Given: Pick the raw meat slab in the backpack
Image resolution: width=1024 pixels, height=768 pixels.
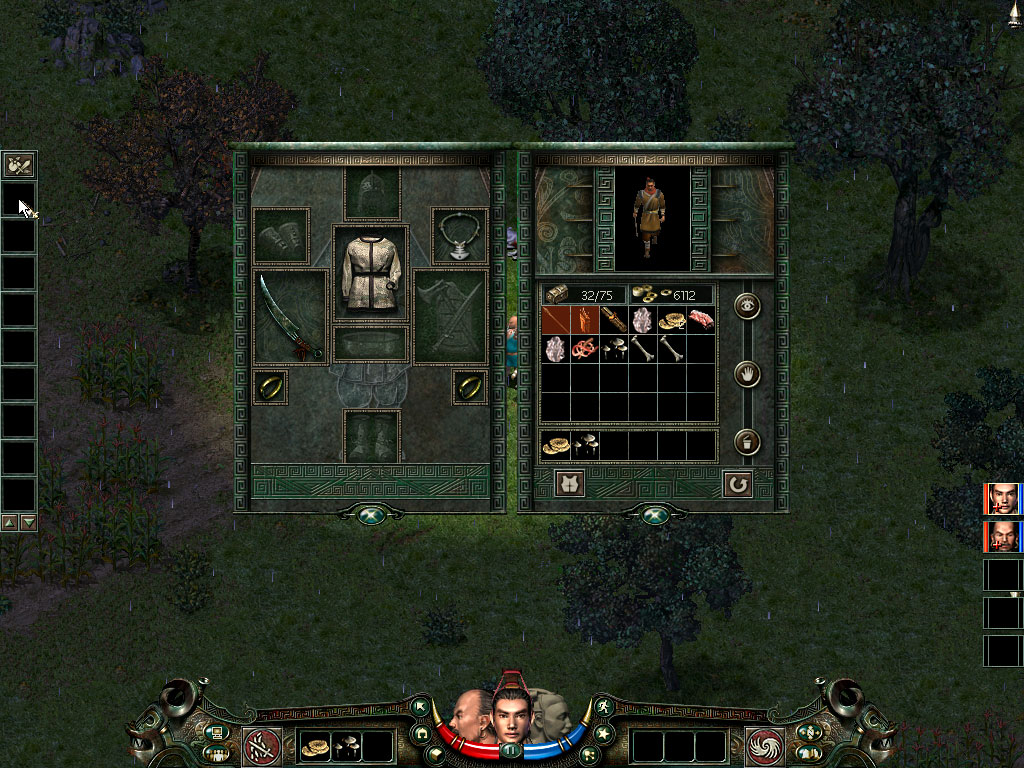Looking at the screenshot, I should pyautogui.click(x=702, y=320).
